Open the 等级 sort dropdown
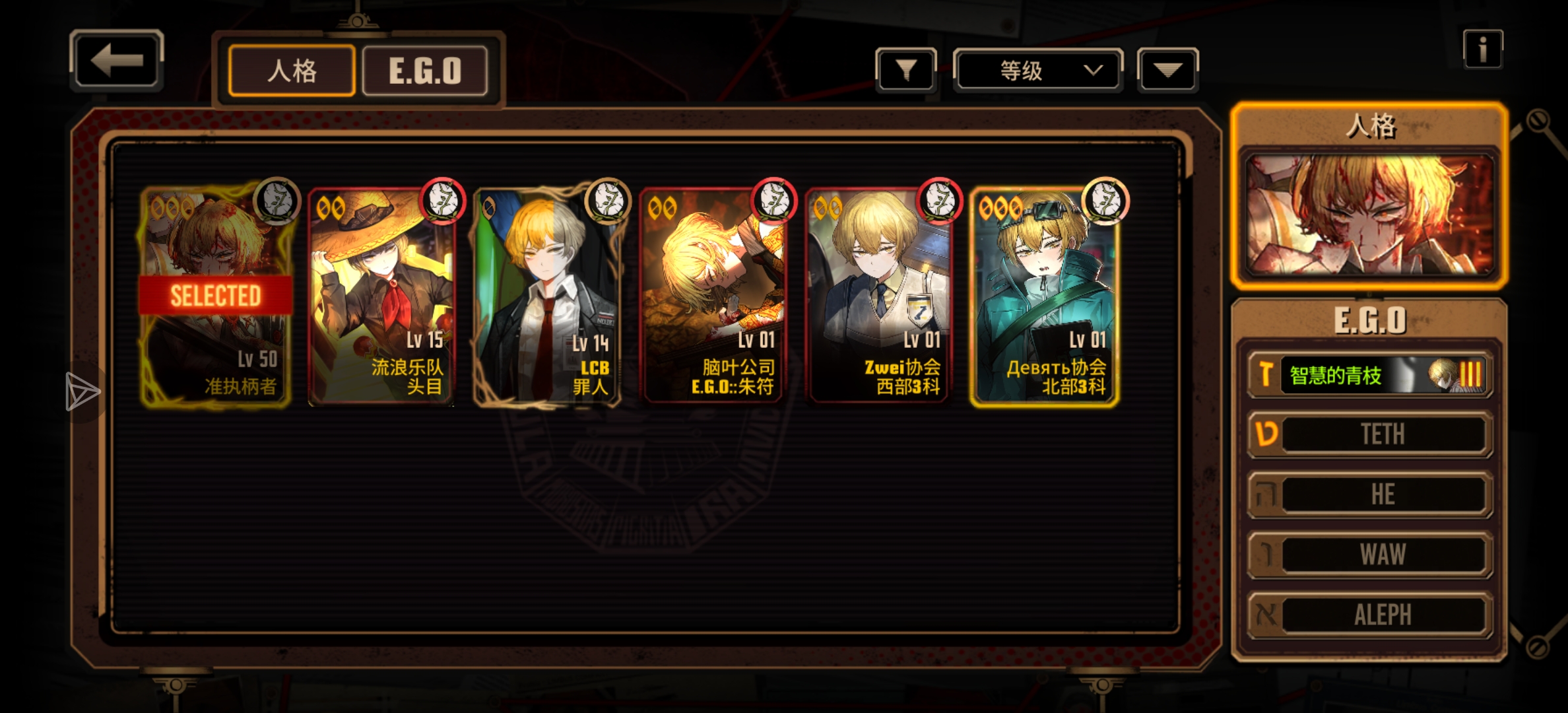Image resolution: width=1568 pixels, height=713 pixels. pos(1037,69)
